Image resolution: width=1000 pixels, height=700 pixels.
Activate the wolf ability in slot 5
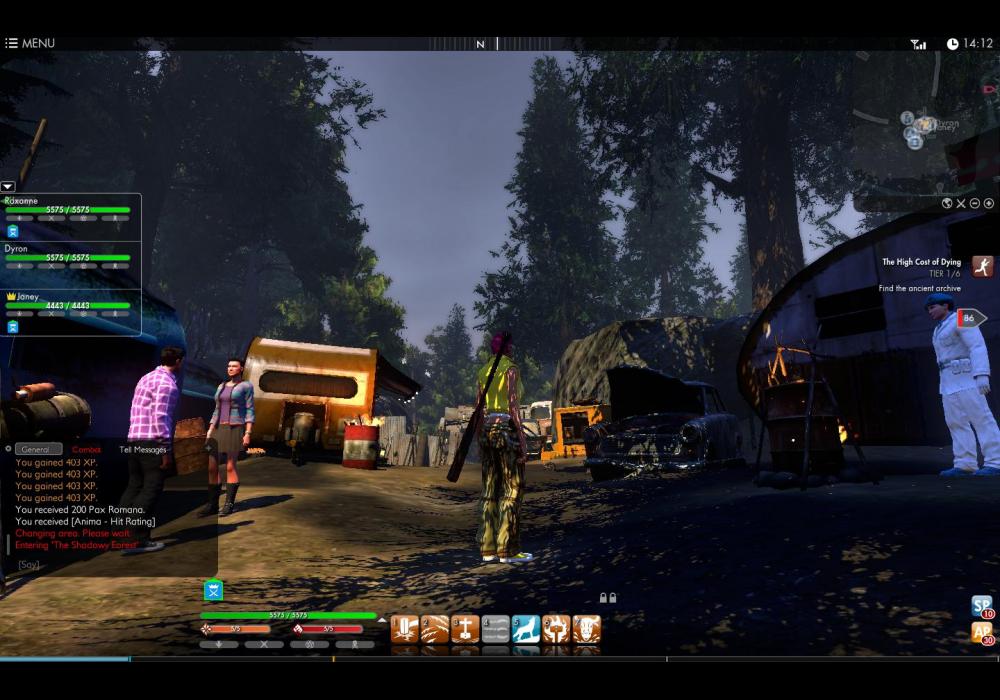pos(526,629)
